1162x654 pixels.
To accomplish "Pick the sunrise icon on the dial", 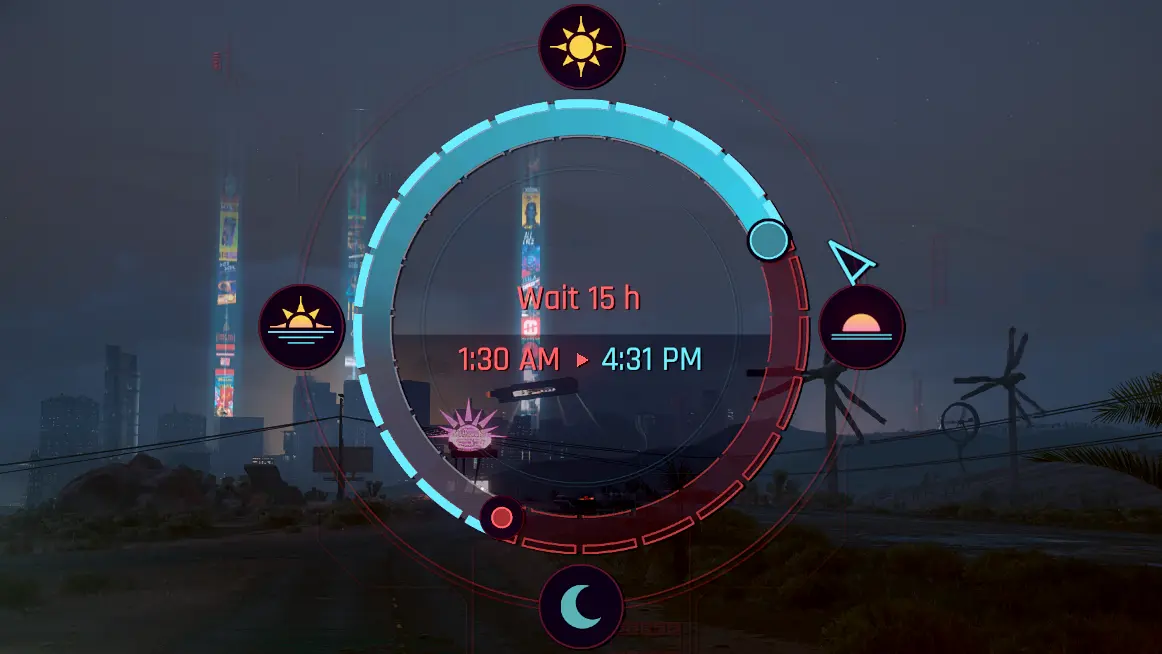I will click(x=301, y=327).
